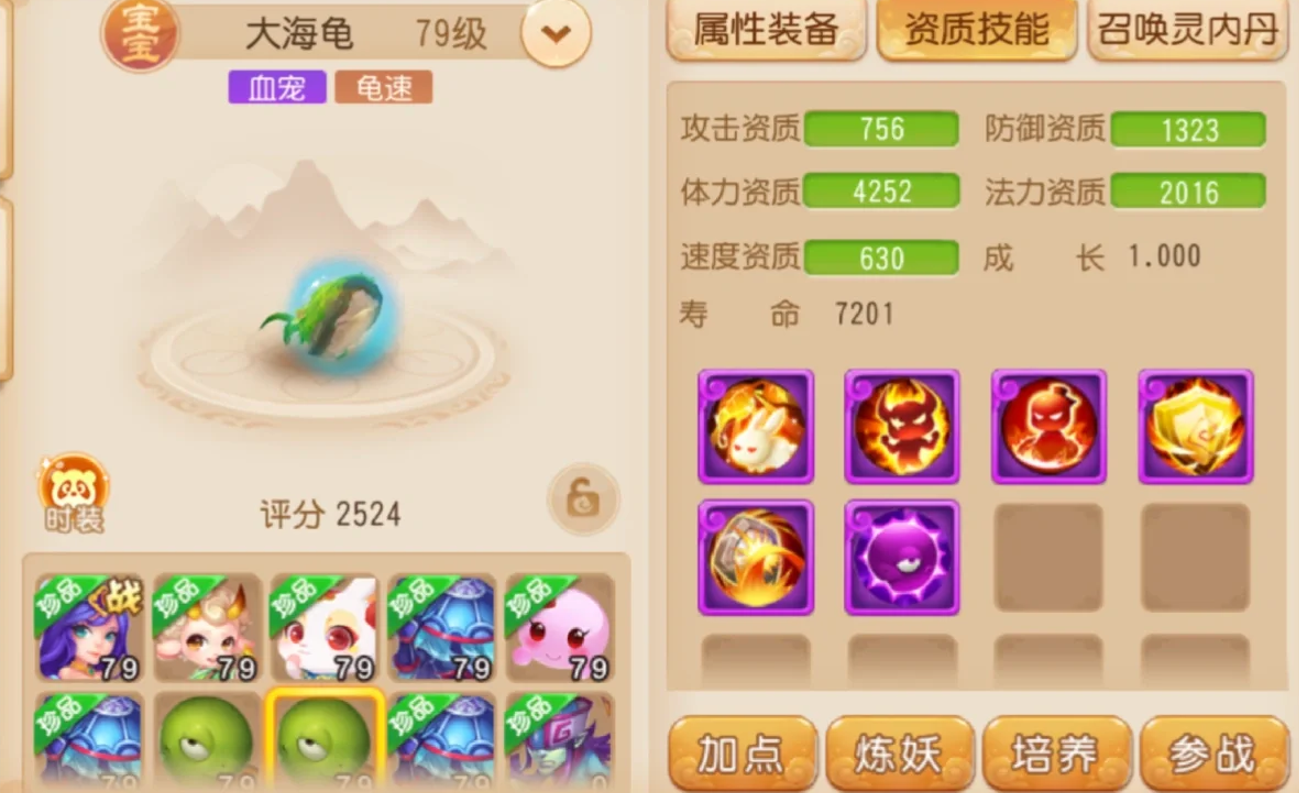Toggle the lock icon beside 评分 2524
Screen dimensions: 1299x793
583,500
